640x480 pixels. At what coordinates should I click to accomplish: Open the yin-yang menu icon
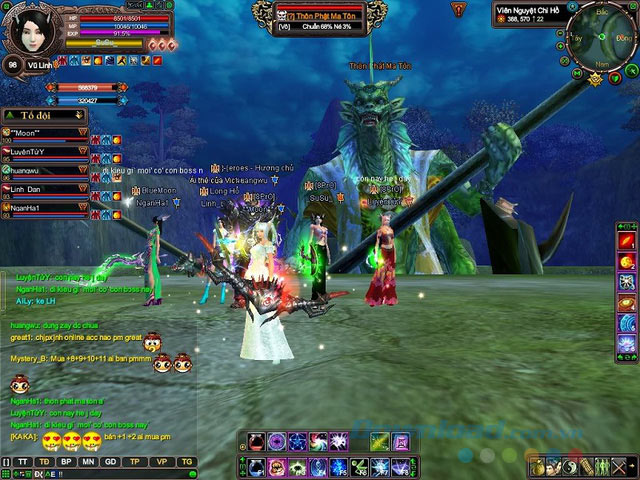click(570, 467)
